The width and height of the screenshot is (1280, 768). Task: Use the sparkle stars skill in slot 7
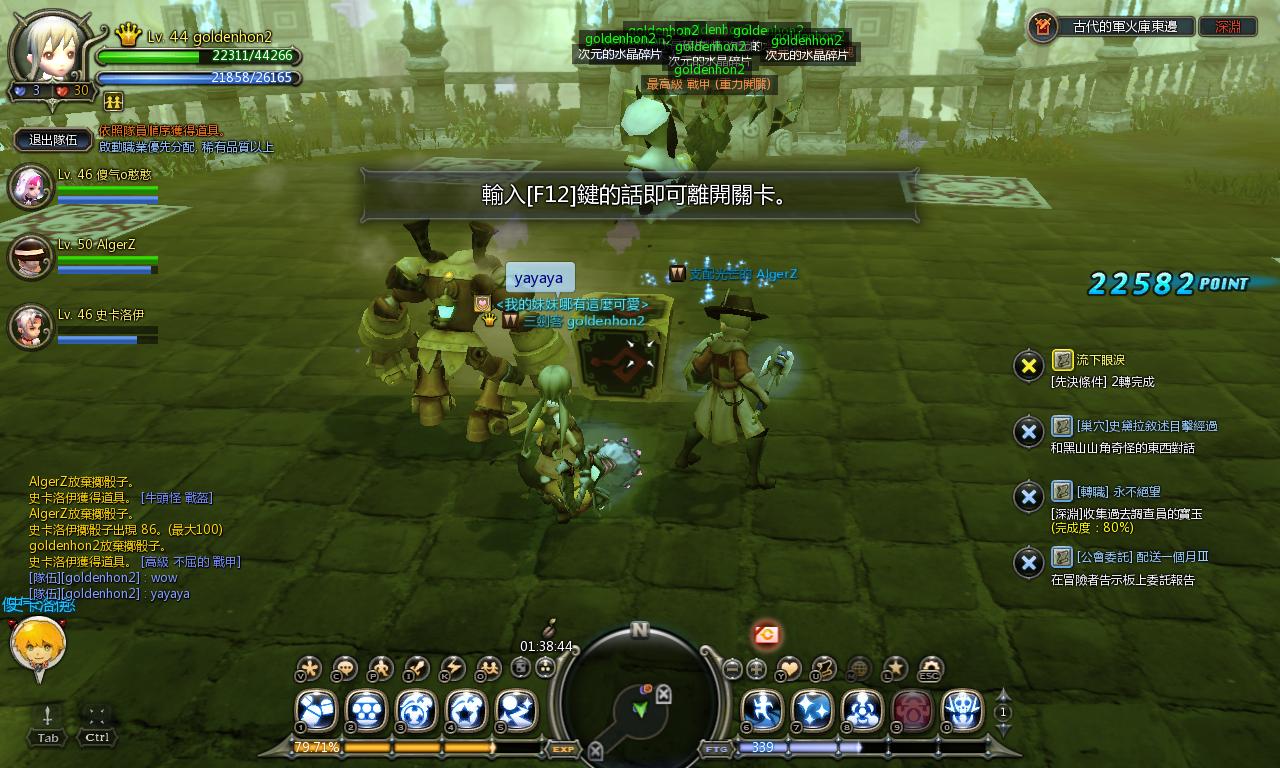coord(812,711)
